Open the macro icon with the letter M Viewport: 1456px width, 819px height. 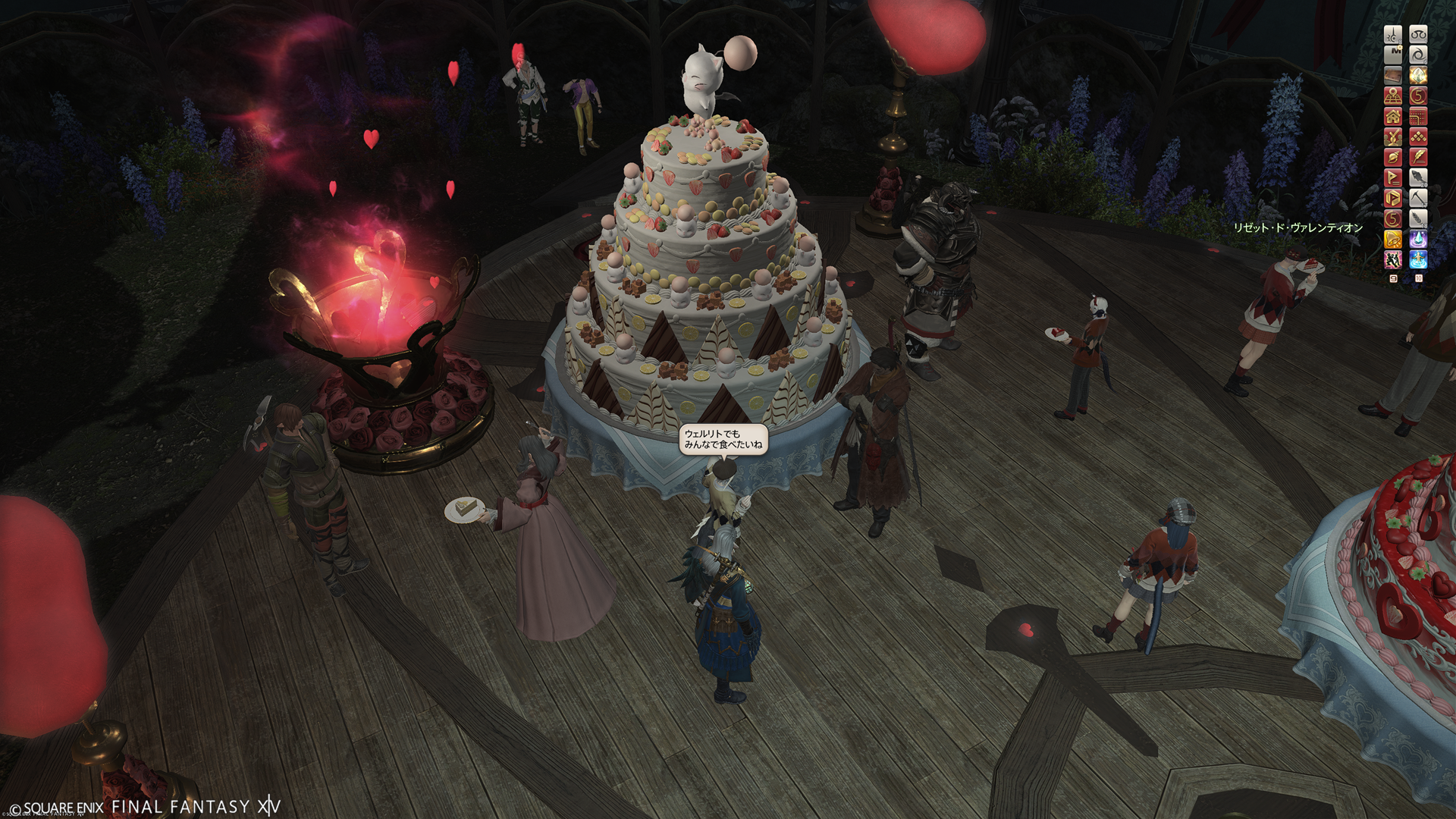click(x=1393, y=55)
